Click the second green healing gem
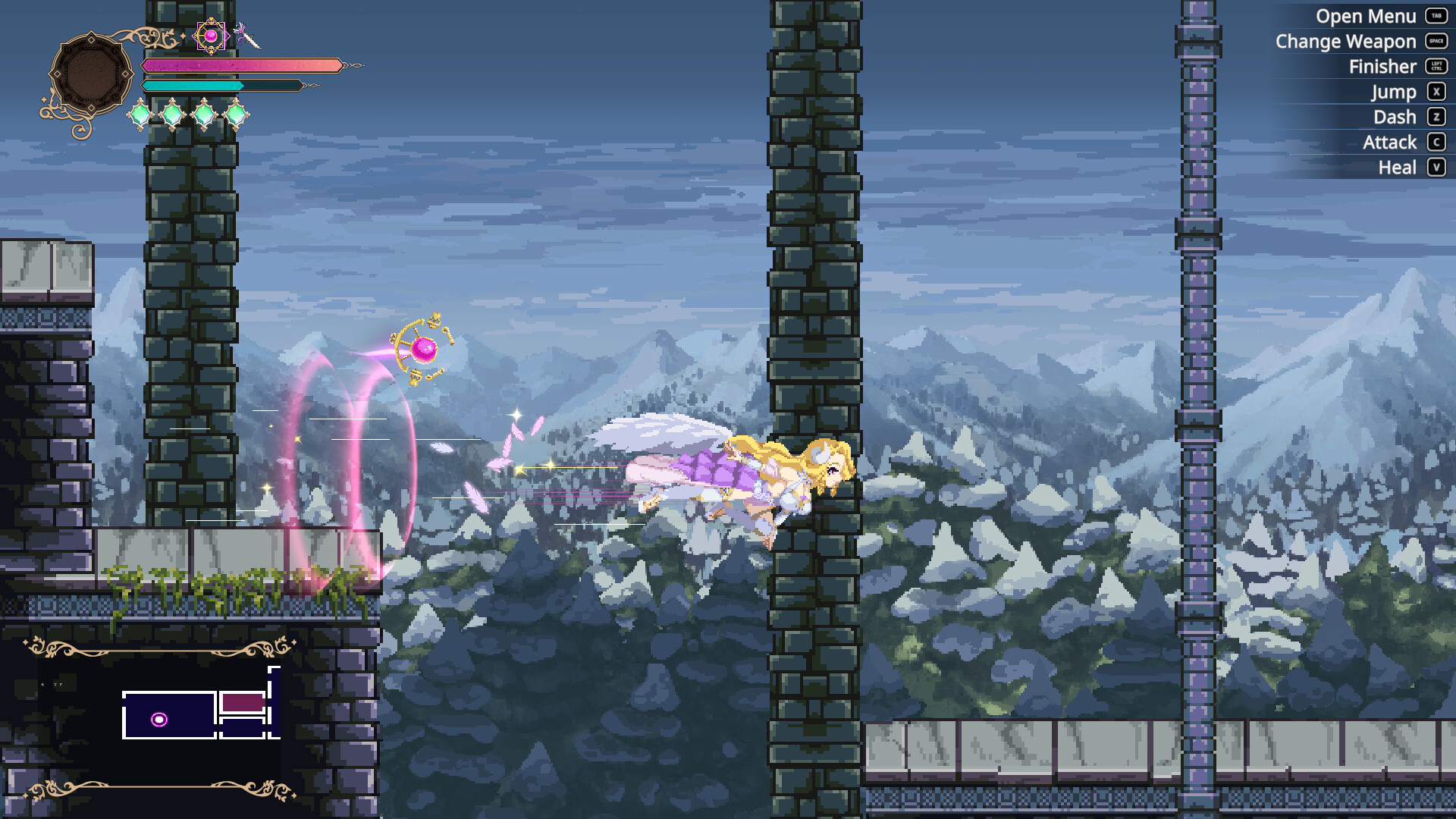Viewport: 1456px width, 819px height. (x=173, y=115)
